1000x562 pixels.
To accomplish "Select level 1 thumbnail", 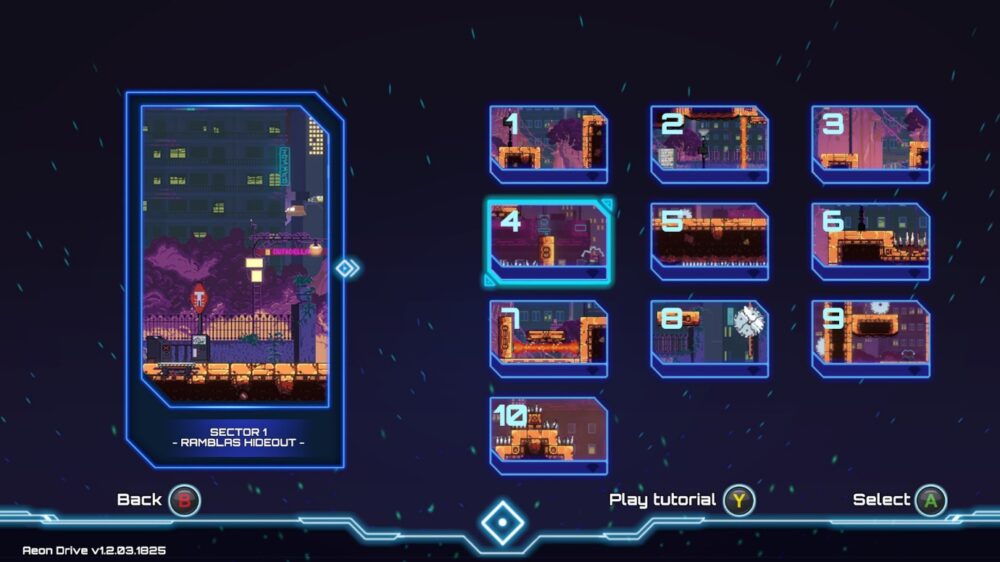I will point(548,143).
